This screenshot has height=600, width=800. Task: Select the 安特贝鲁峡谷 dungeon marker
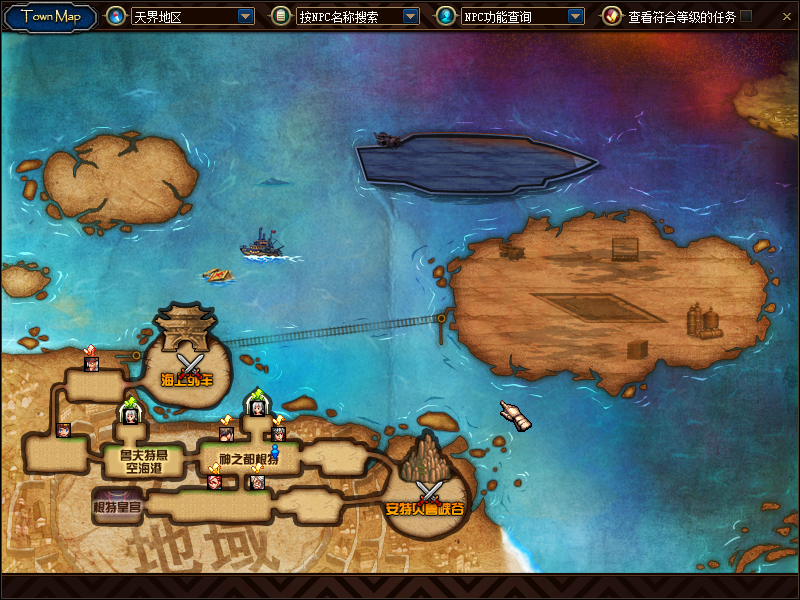point(429,492)
